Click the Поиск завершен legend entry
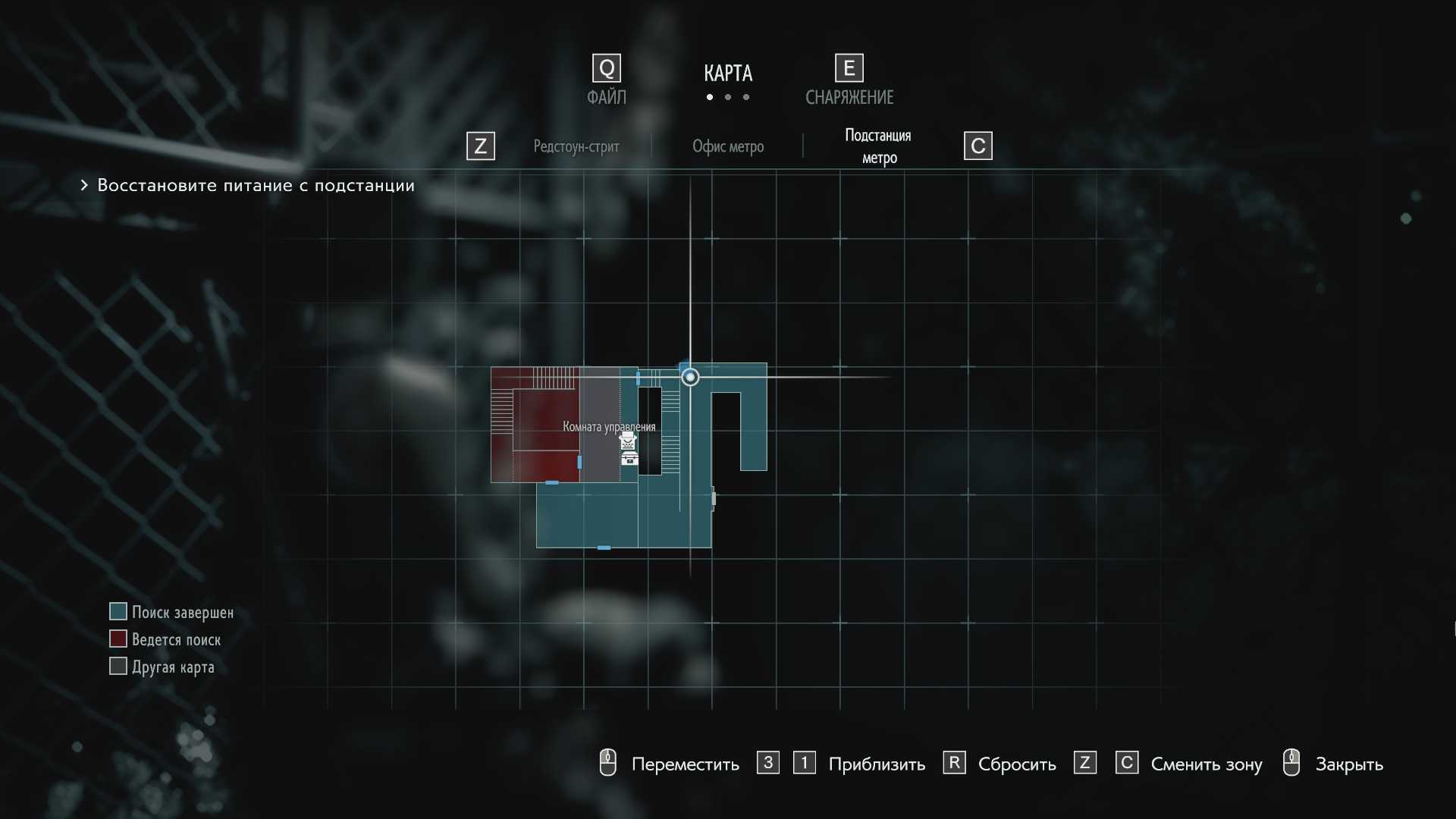Screen dimensions: 1456x819 [x=182, y=612]
